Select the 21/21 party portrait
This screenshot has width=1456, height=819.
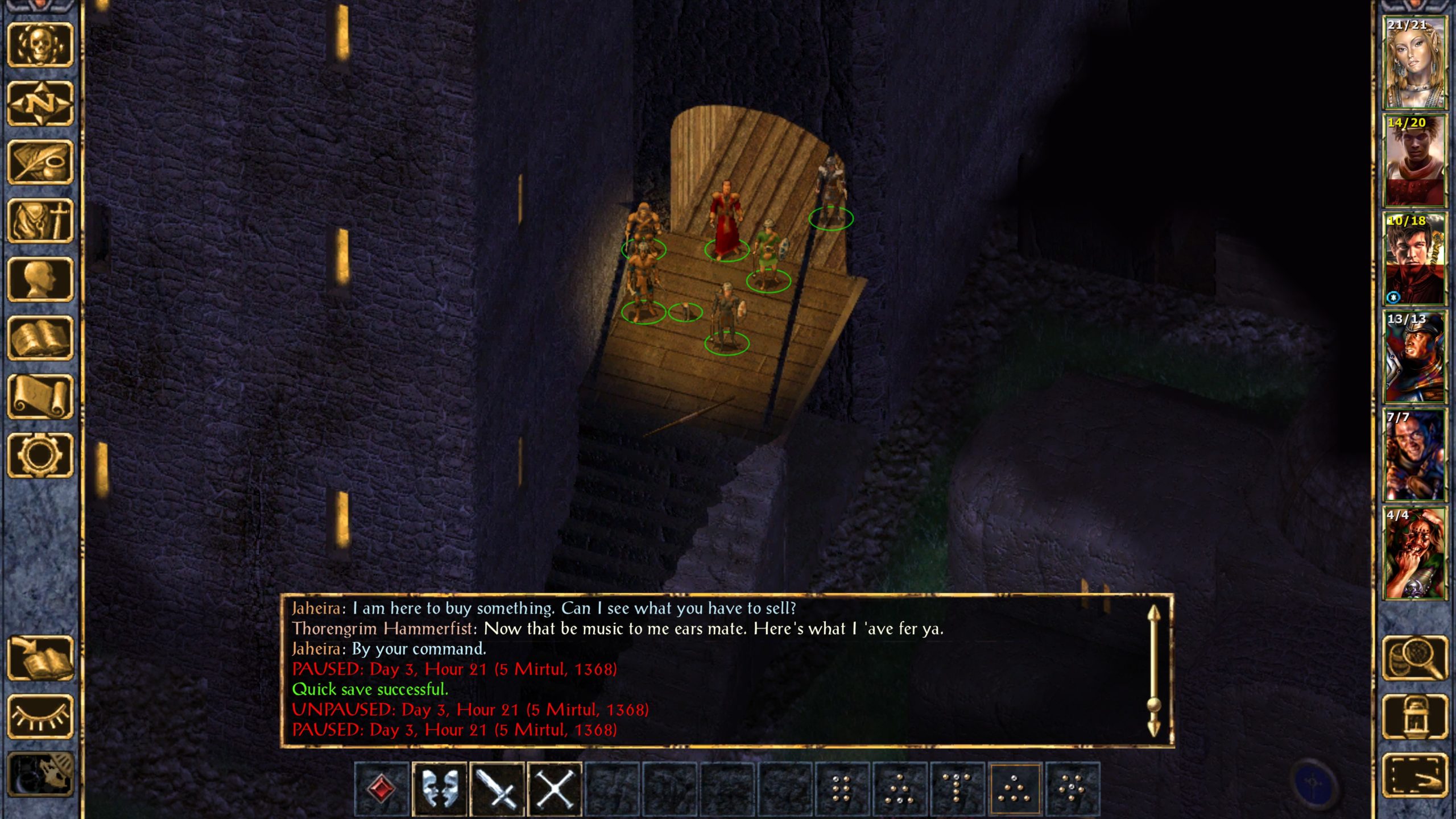click(1414, 63)
